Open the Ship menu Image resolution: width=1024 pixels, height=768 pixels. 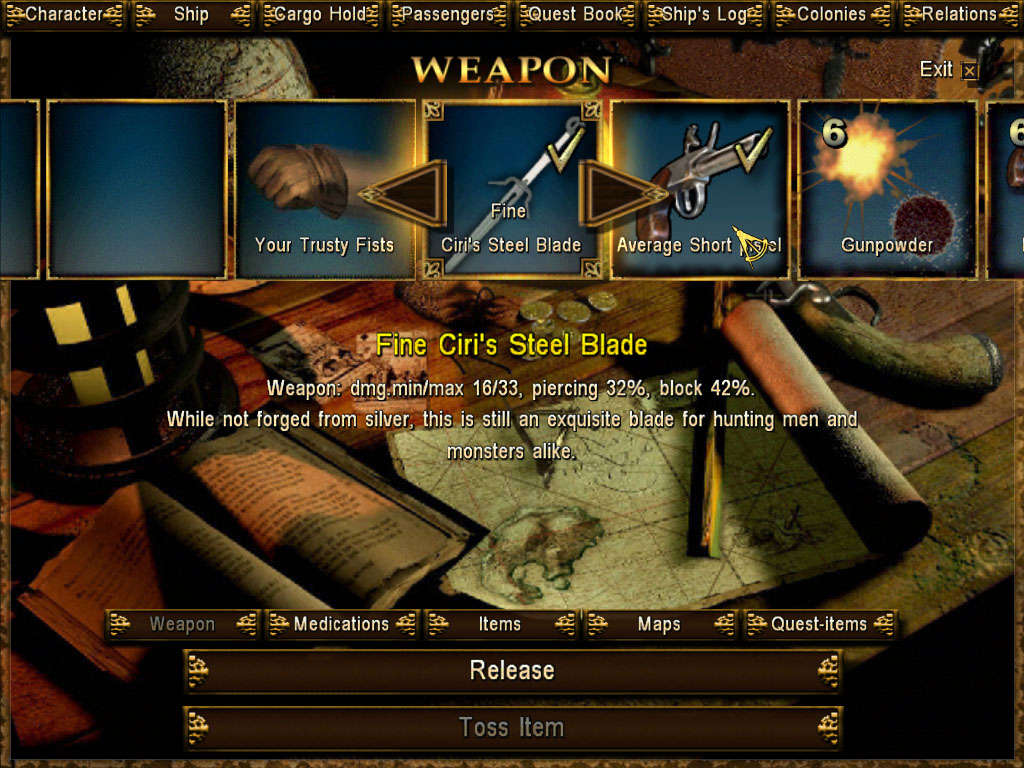click(191, 14)
